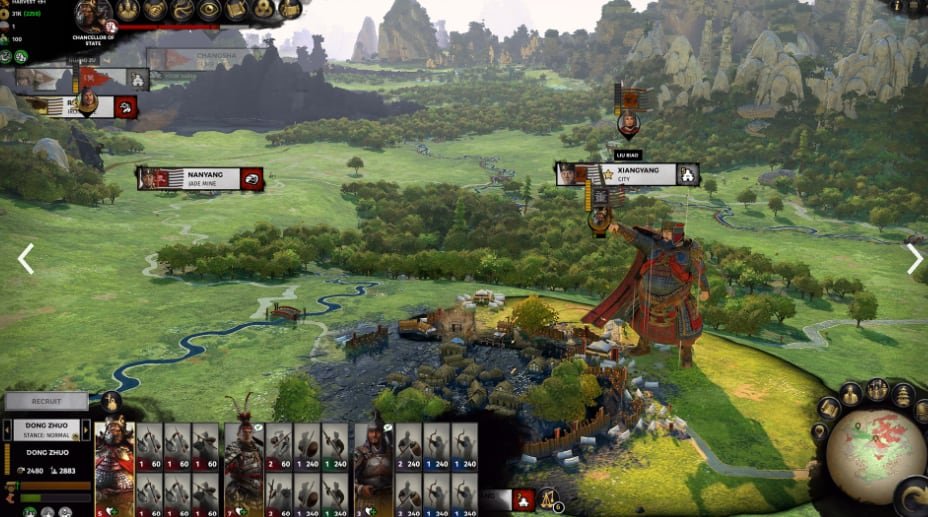Show the next gallery image with right arrow

[914, 259]
